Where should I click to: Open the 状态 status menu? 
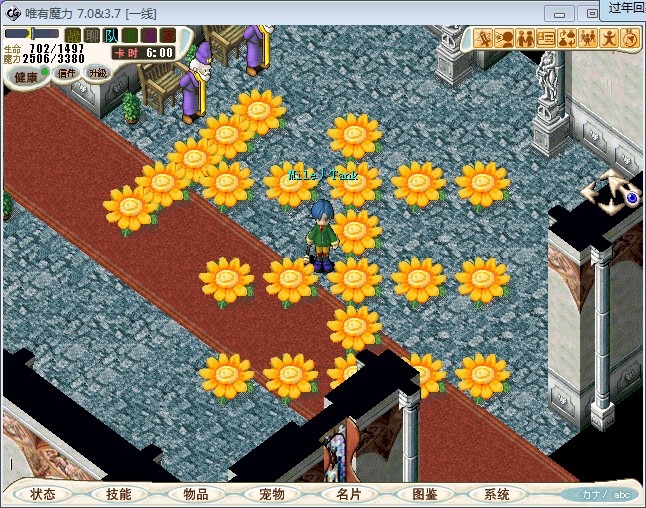tap(43, 494)
